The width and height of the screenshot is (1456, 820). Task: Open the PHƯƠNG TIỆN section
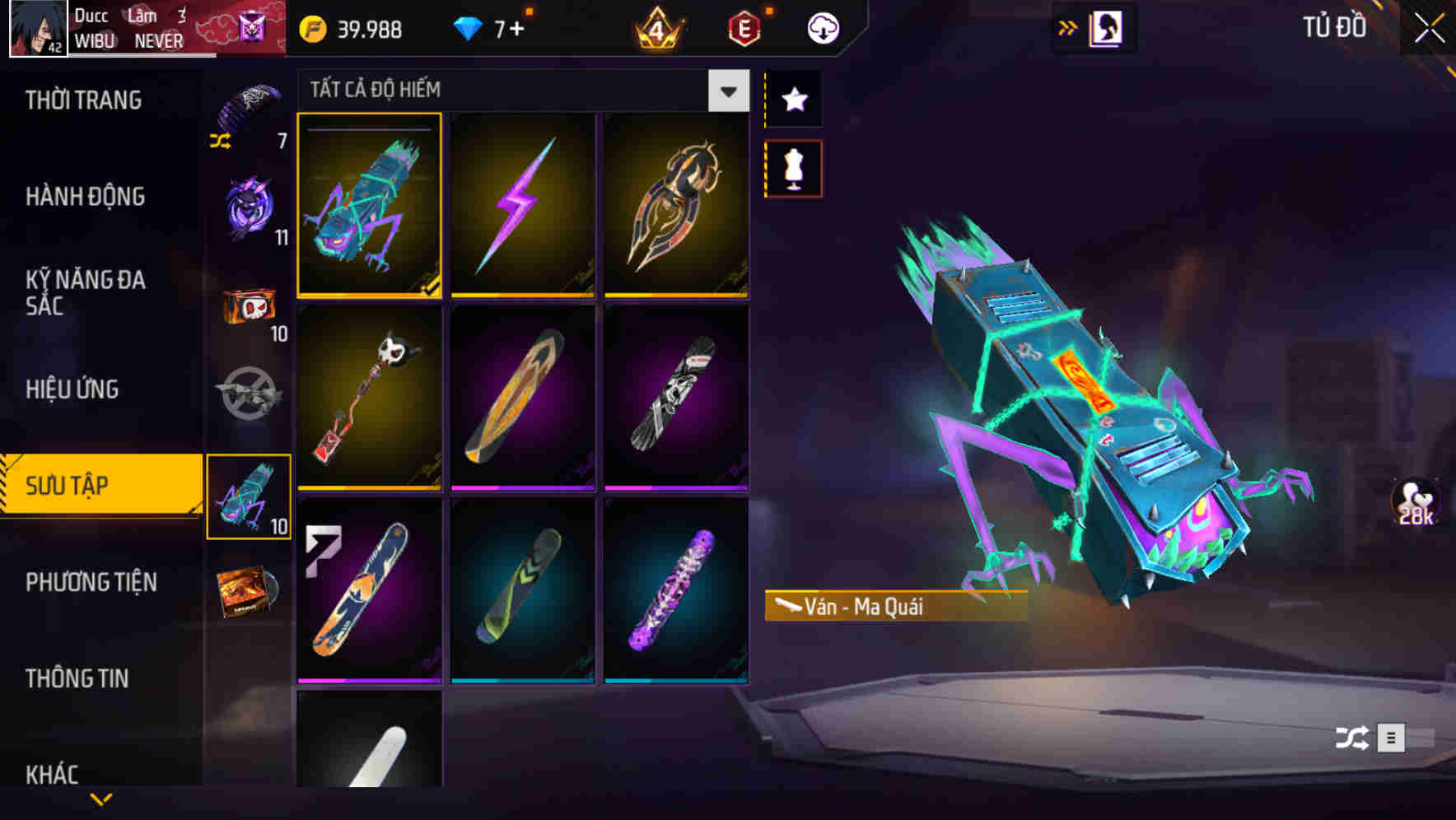coord(91,582)
